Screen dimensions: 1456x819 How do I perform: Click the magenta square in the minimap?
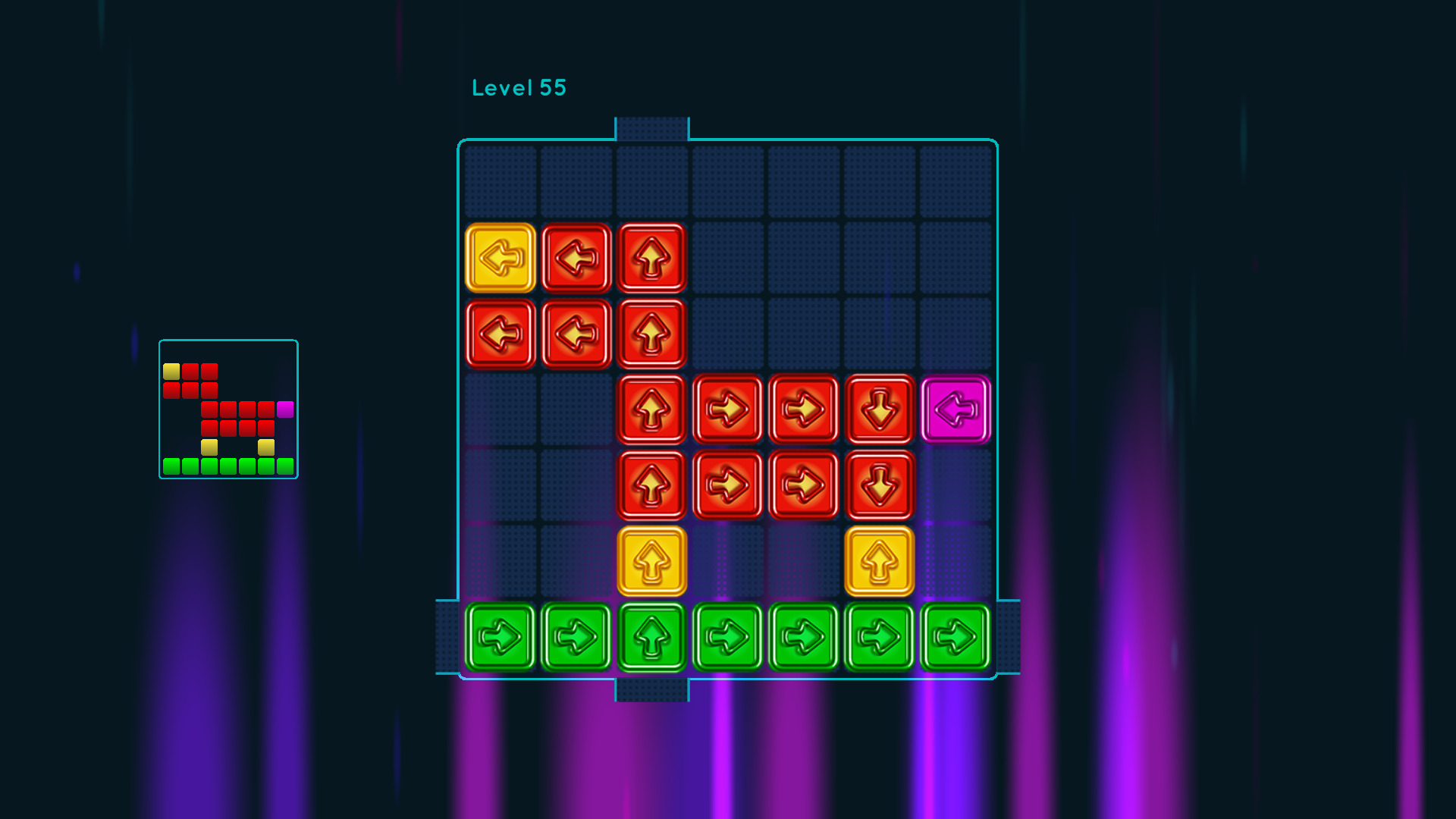click(286, 409)
